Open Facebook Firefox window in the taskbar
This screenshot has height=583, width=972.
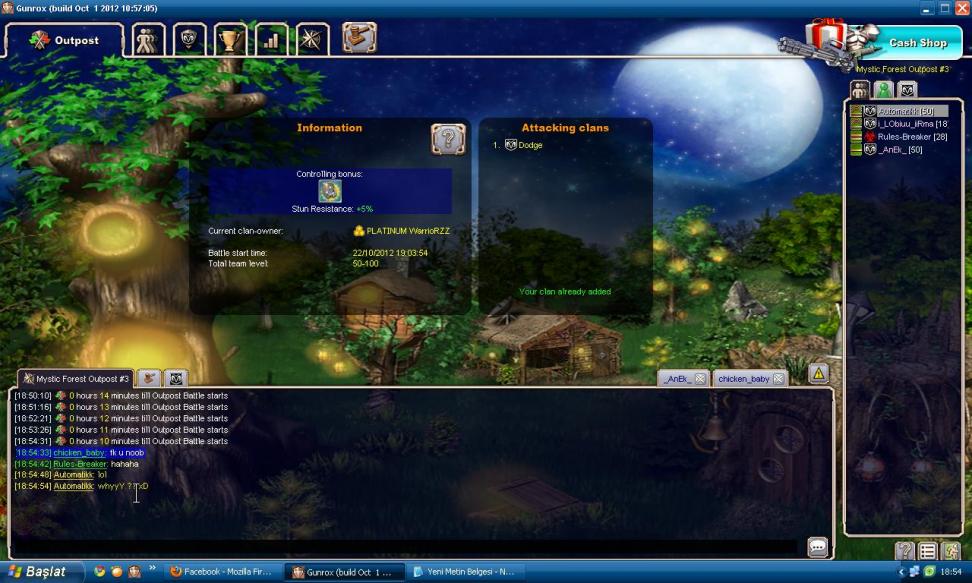click(222, 572)
